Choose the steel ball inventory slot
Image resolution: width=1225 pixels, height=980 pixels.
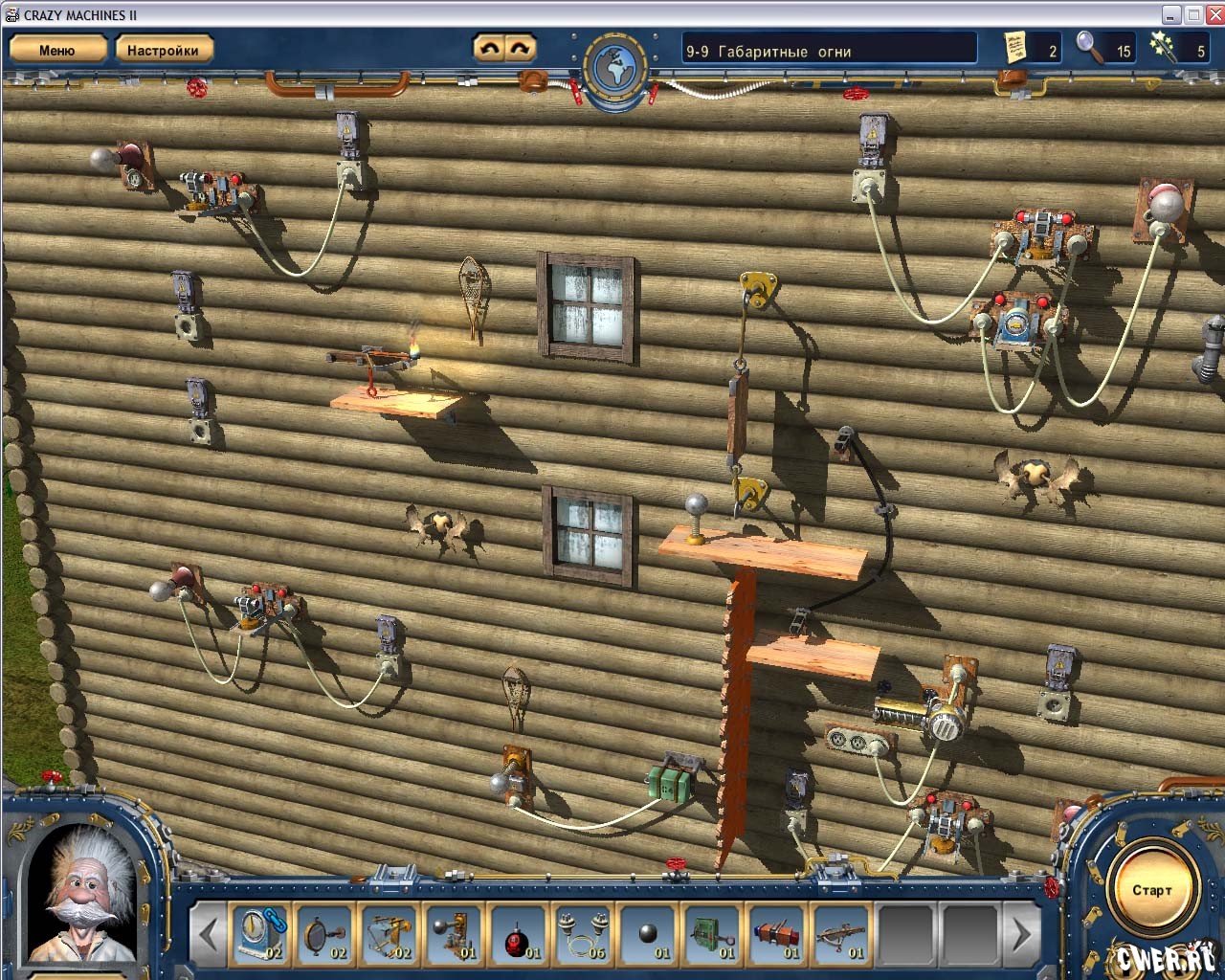[648, 933]
